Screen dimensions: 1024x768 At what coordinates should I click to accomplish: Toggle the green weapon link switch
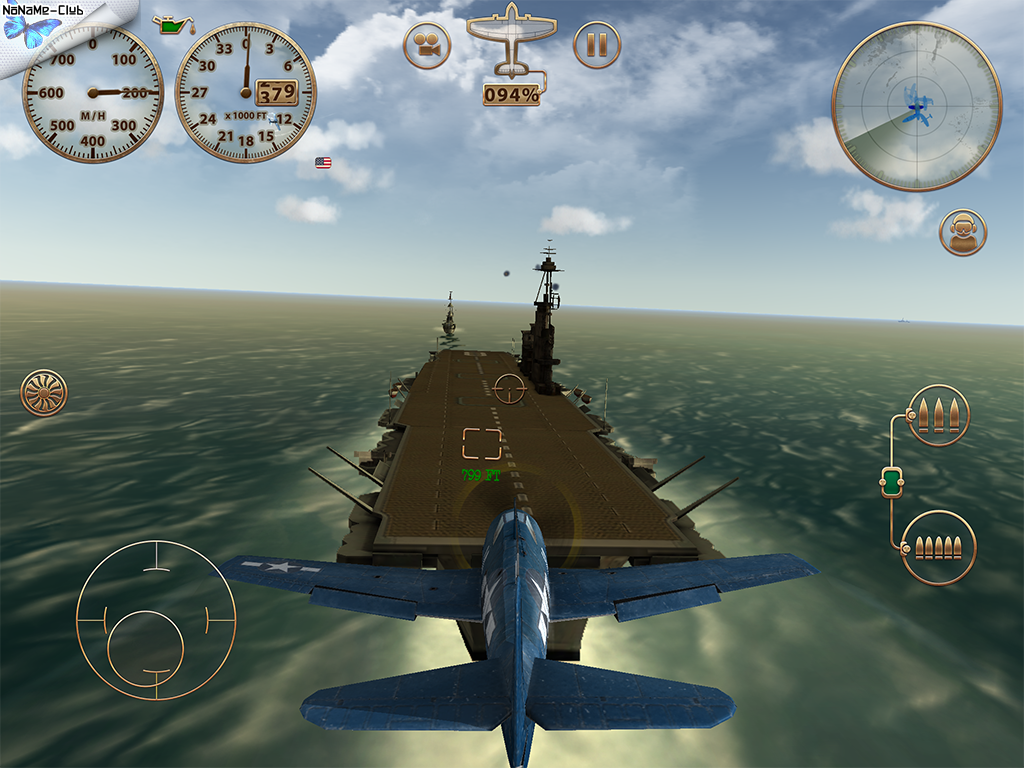[892, 482]
